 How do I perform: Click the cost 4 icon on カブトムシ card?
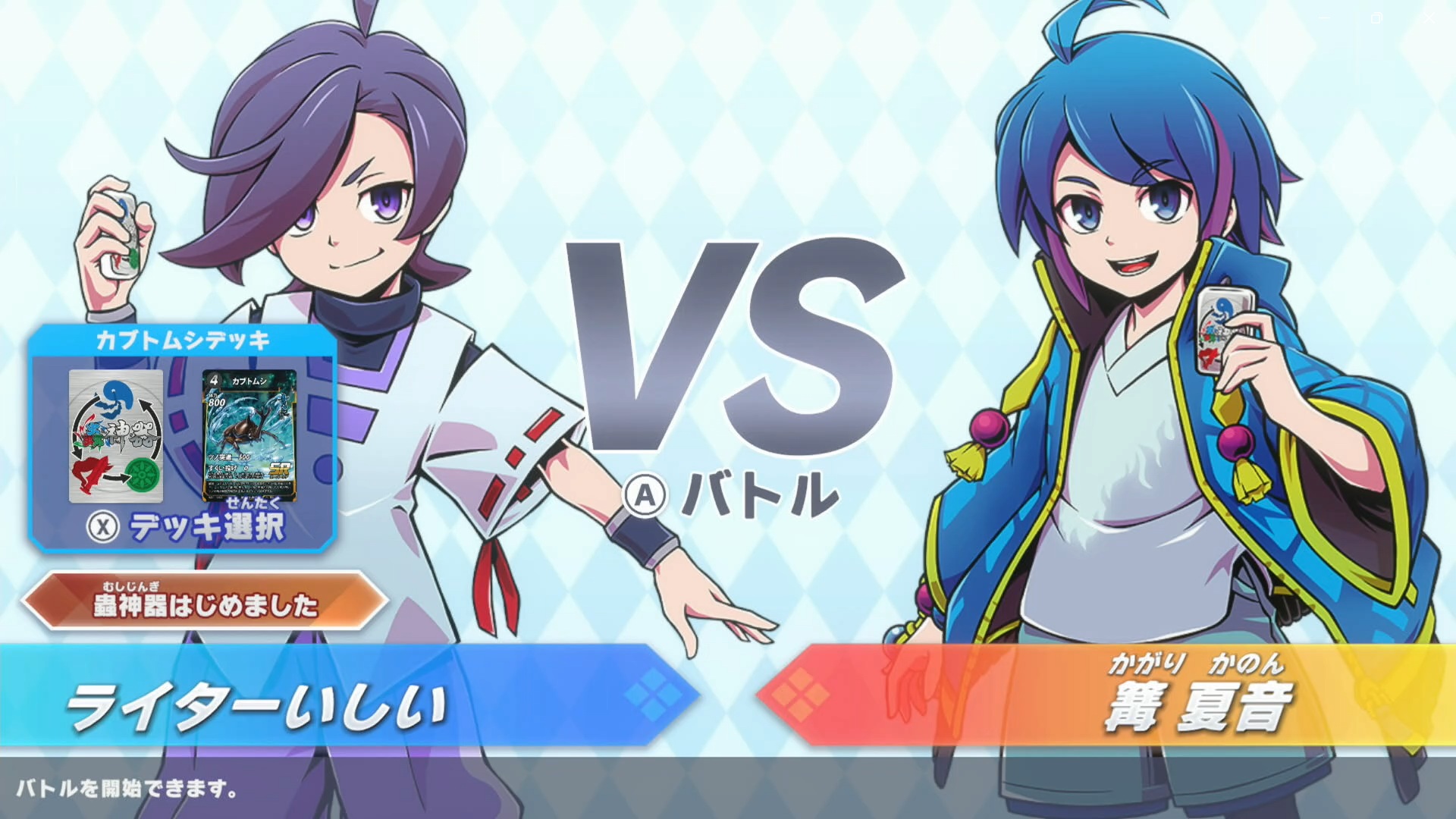[214, 380]
